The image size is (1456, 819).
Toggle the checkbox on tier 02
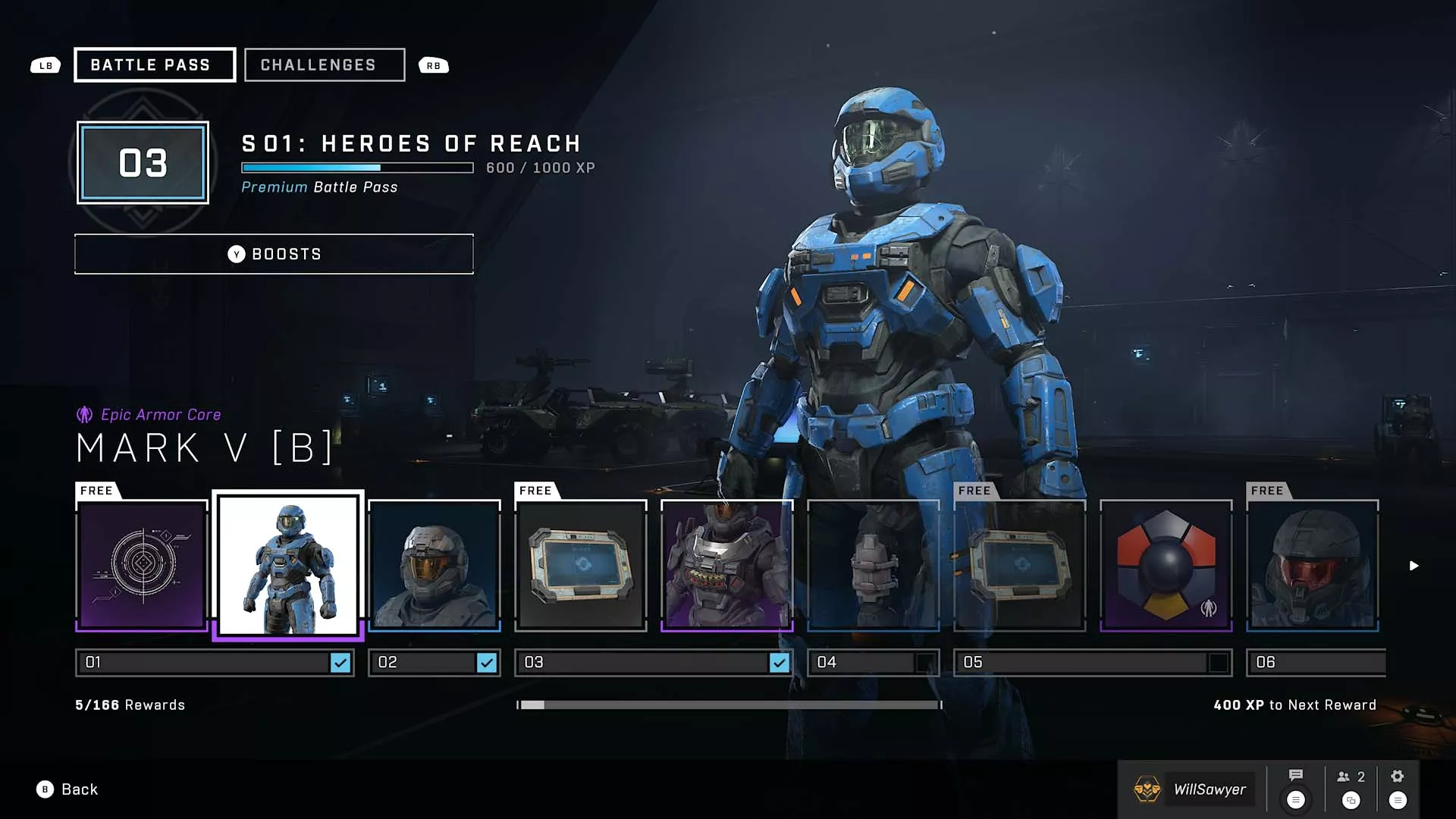pyautogui.click(x=486, y=662)
